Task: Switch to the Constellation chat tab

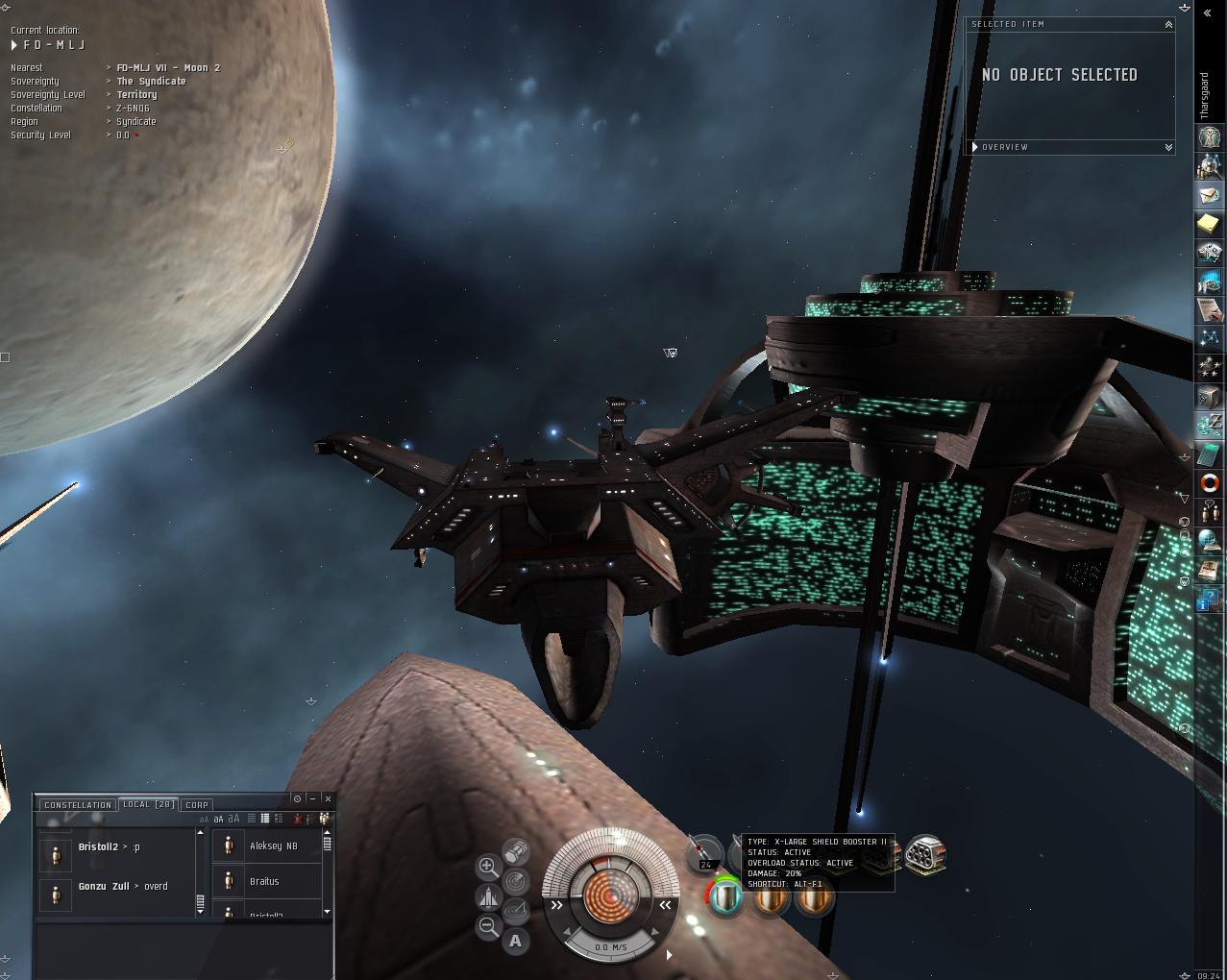Action: click(78, 805)
